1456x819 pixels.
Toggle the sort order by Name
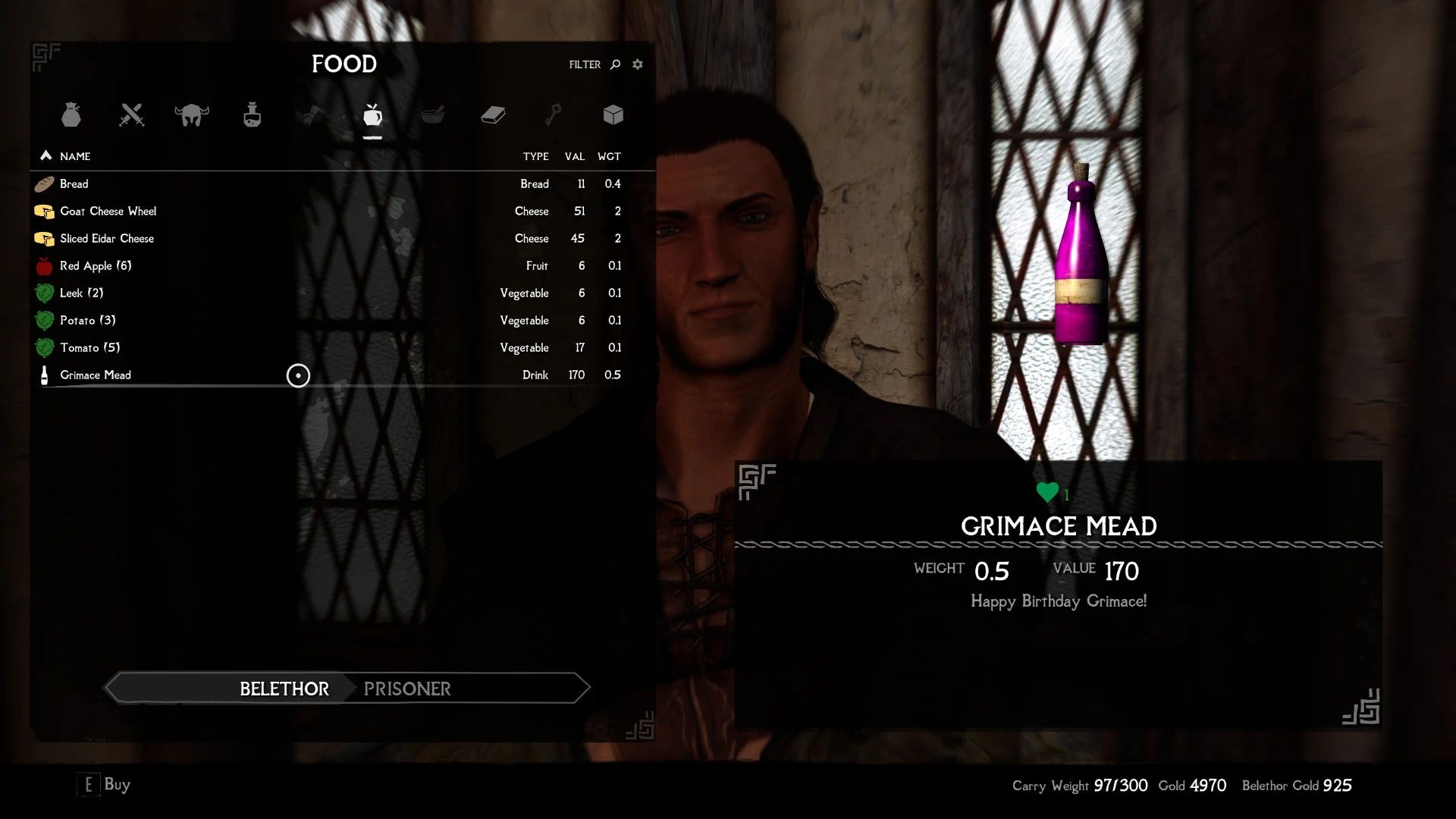[67, 156]
